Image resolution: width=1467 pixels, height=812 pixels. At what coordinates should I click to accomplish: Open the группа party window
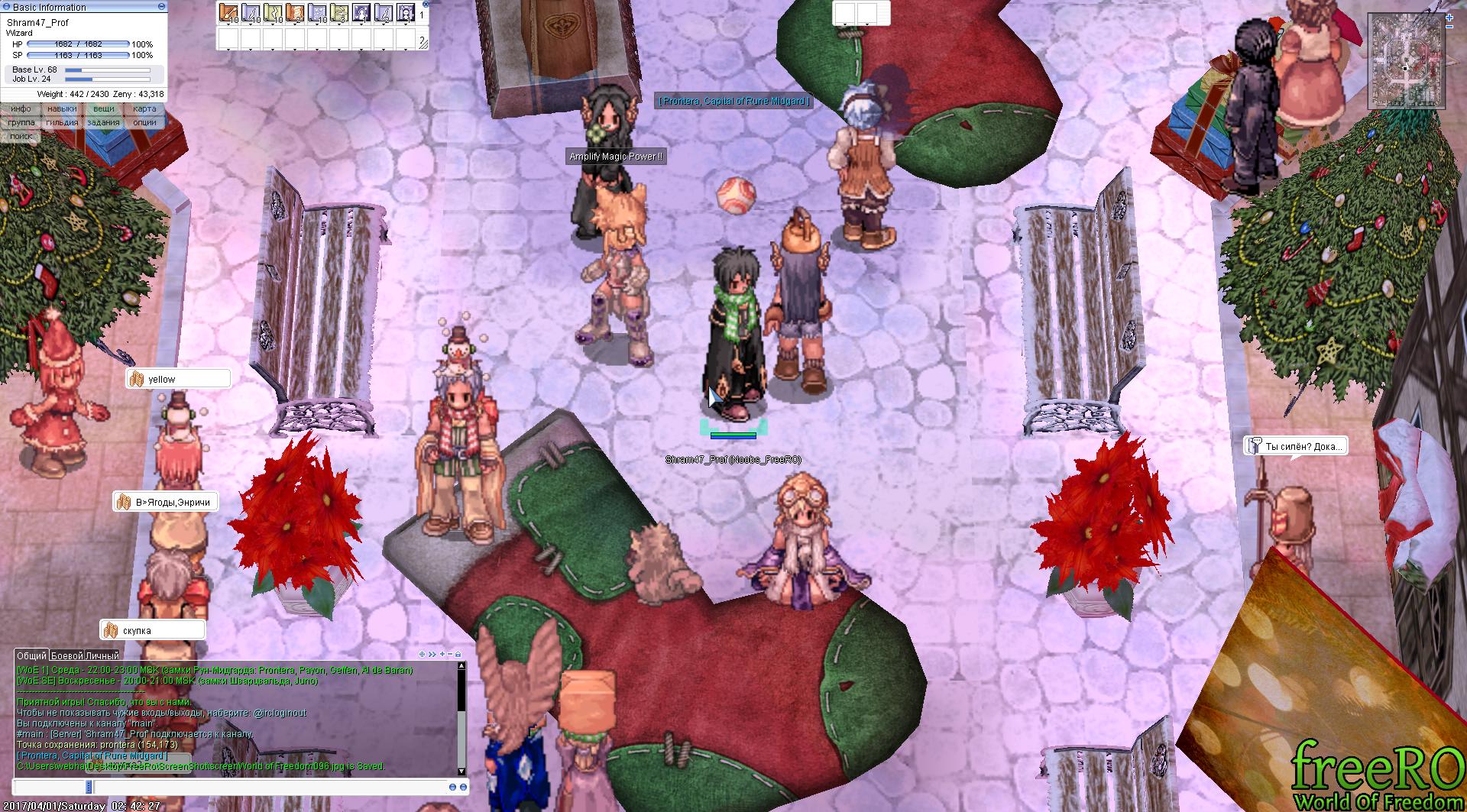pyautogui.click(x=21, y=122)
